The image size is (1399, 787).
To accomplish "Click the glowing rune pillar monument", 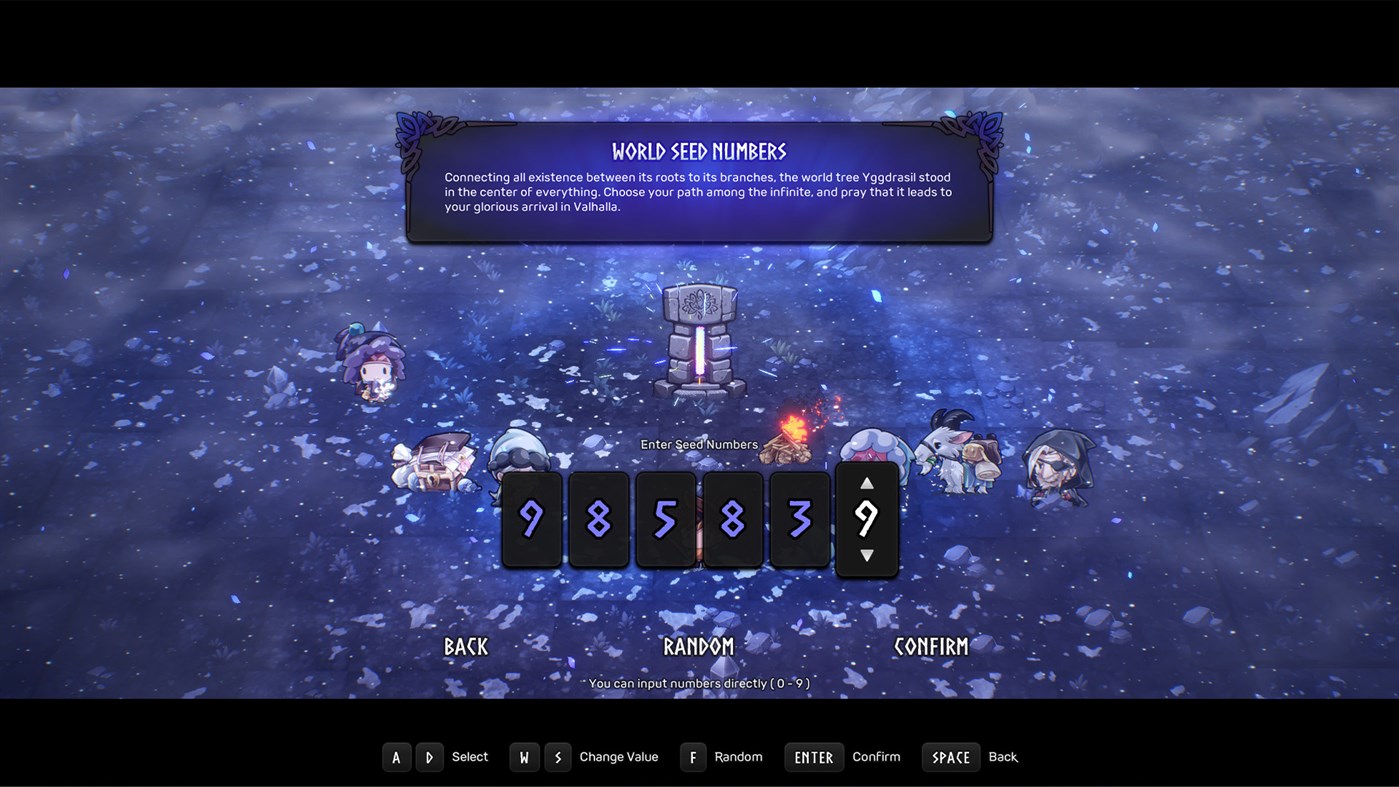I will tap(698, 340).
